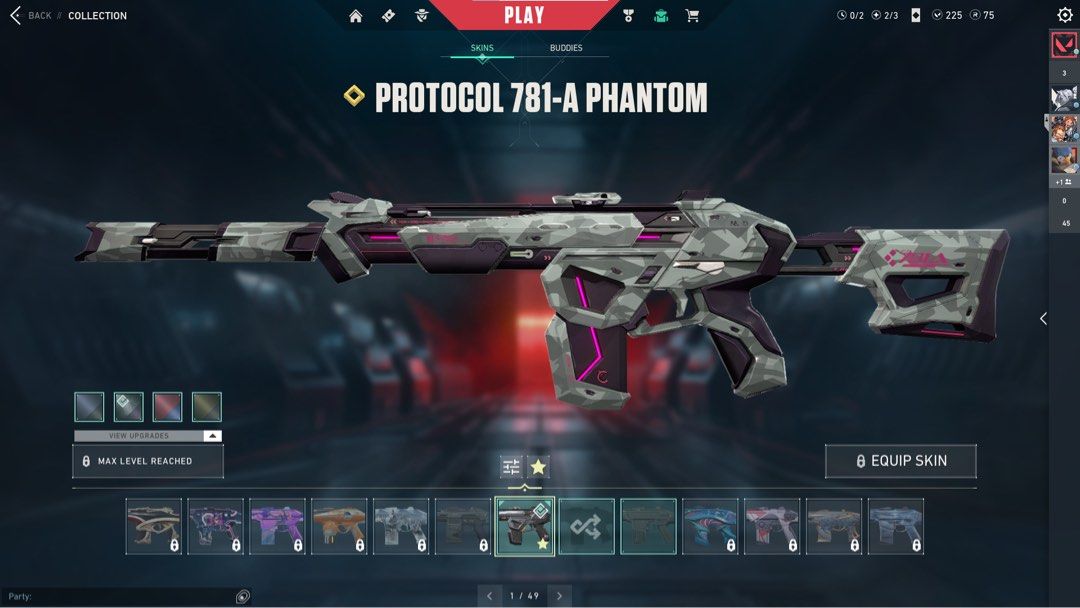Screen dimensions: 1080x608
Task: Choose the olive green variant swatch
Action: [x=207, y=407]
